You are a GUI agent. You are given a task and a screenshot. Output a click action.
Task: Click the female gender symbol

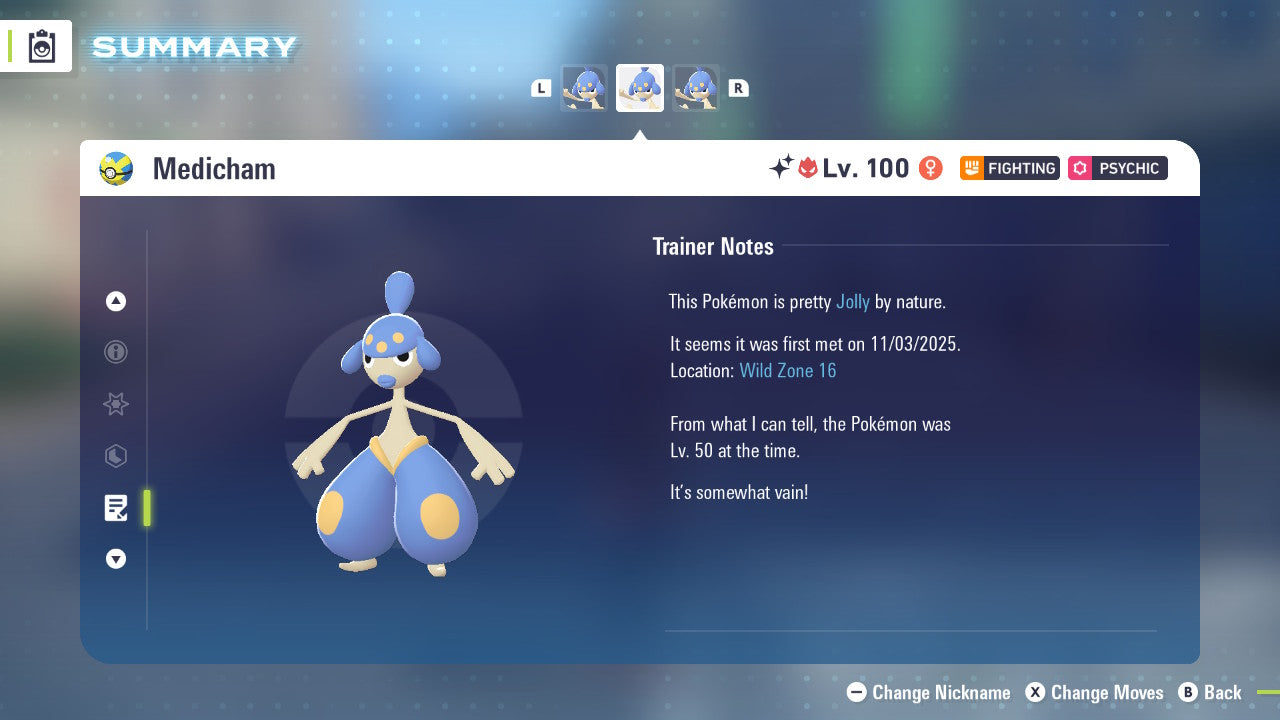[929, 168]
